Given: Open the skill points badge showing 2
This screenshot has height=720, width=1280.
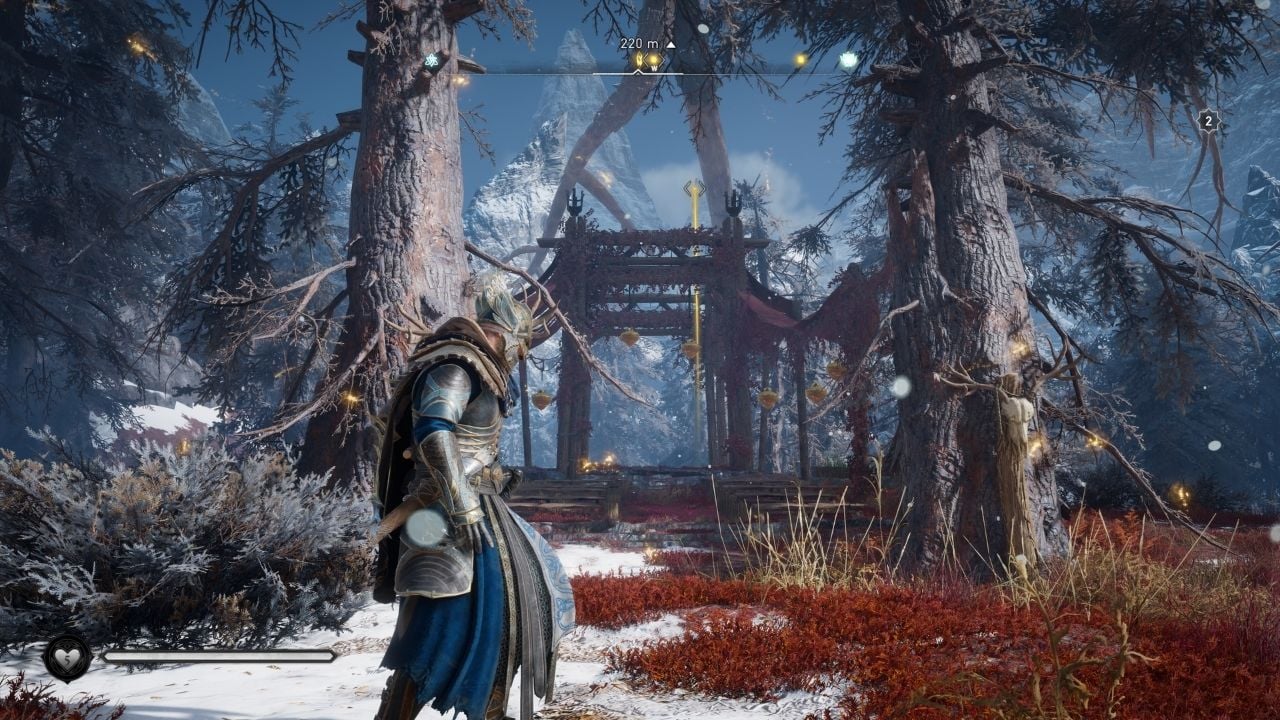Looking at the screenshot, I should (1208, 122).
